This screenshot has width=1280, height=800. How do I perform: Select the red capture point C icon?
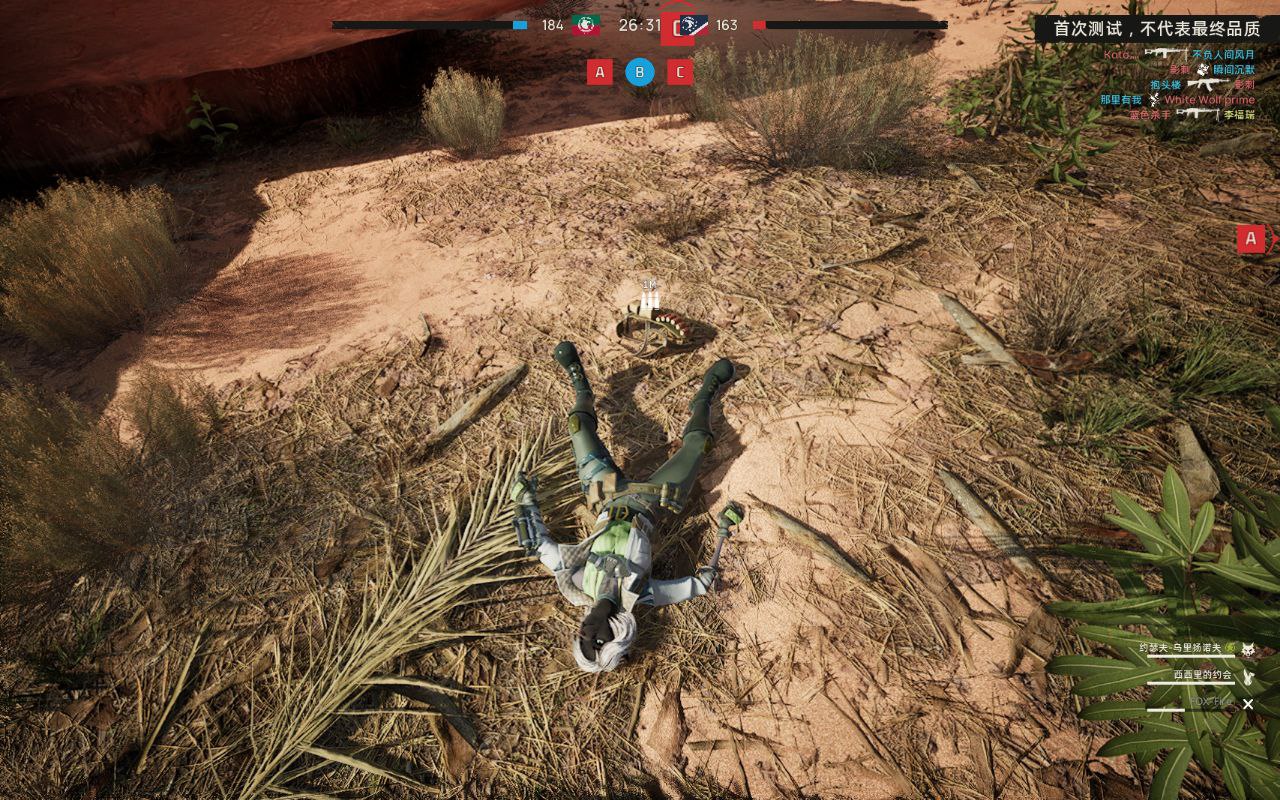(x=680, y=72)
